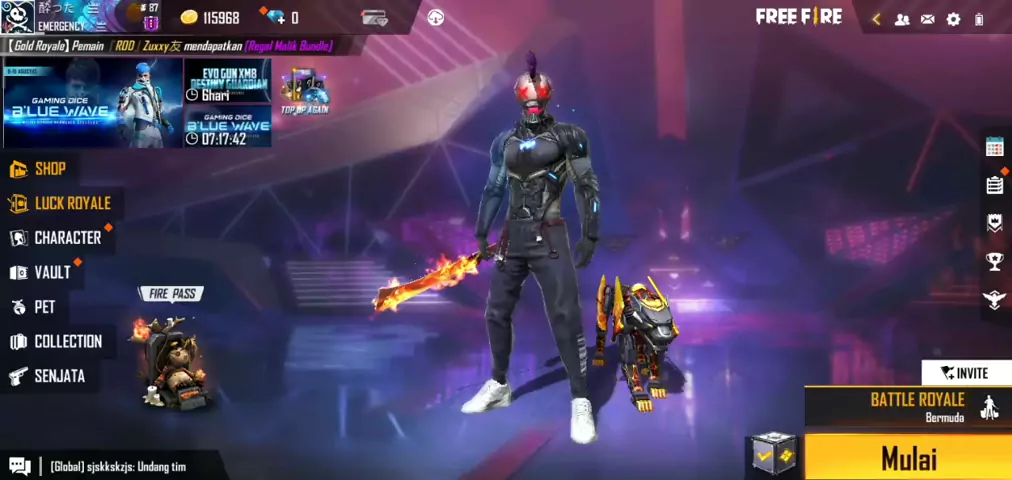The height and width of the screenshot is (480, 1012).
Task: Open the settings gear icon
Action: [953, 19]
